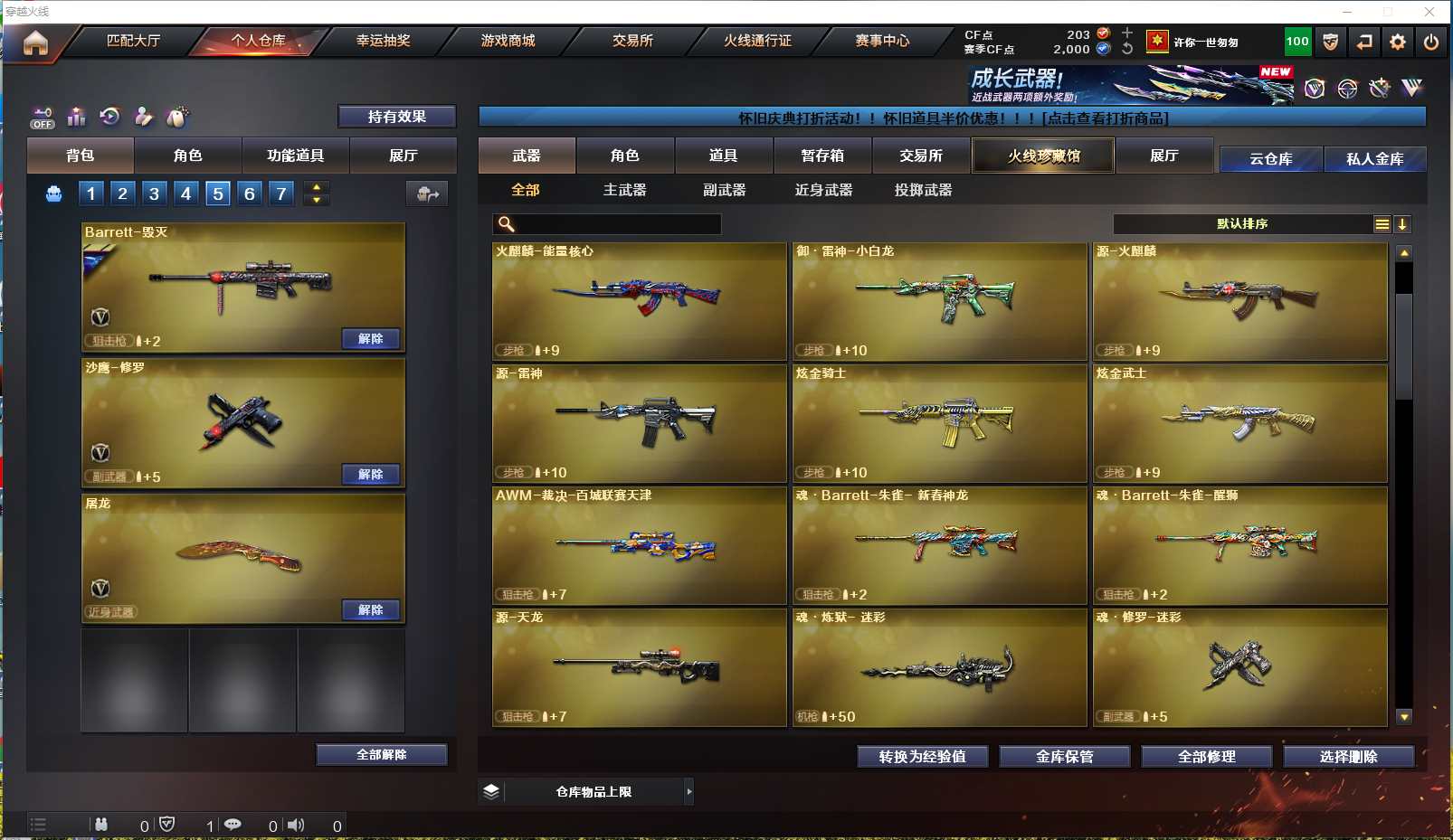This screenshot has width=1453, height=840.
Task: Select backpack number 3
Action: 154,193
